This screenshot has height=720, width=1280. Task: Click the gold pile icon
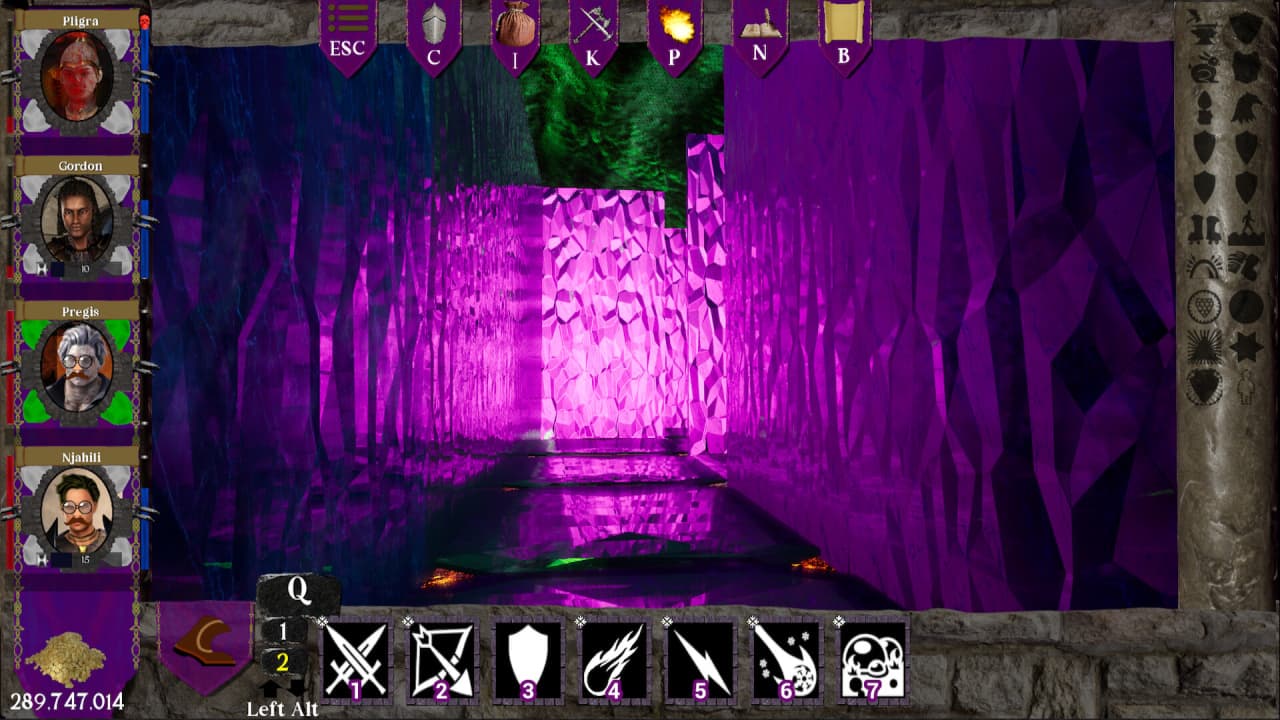(65, 660)
